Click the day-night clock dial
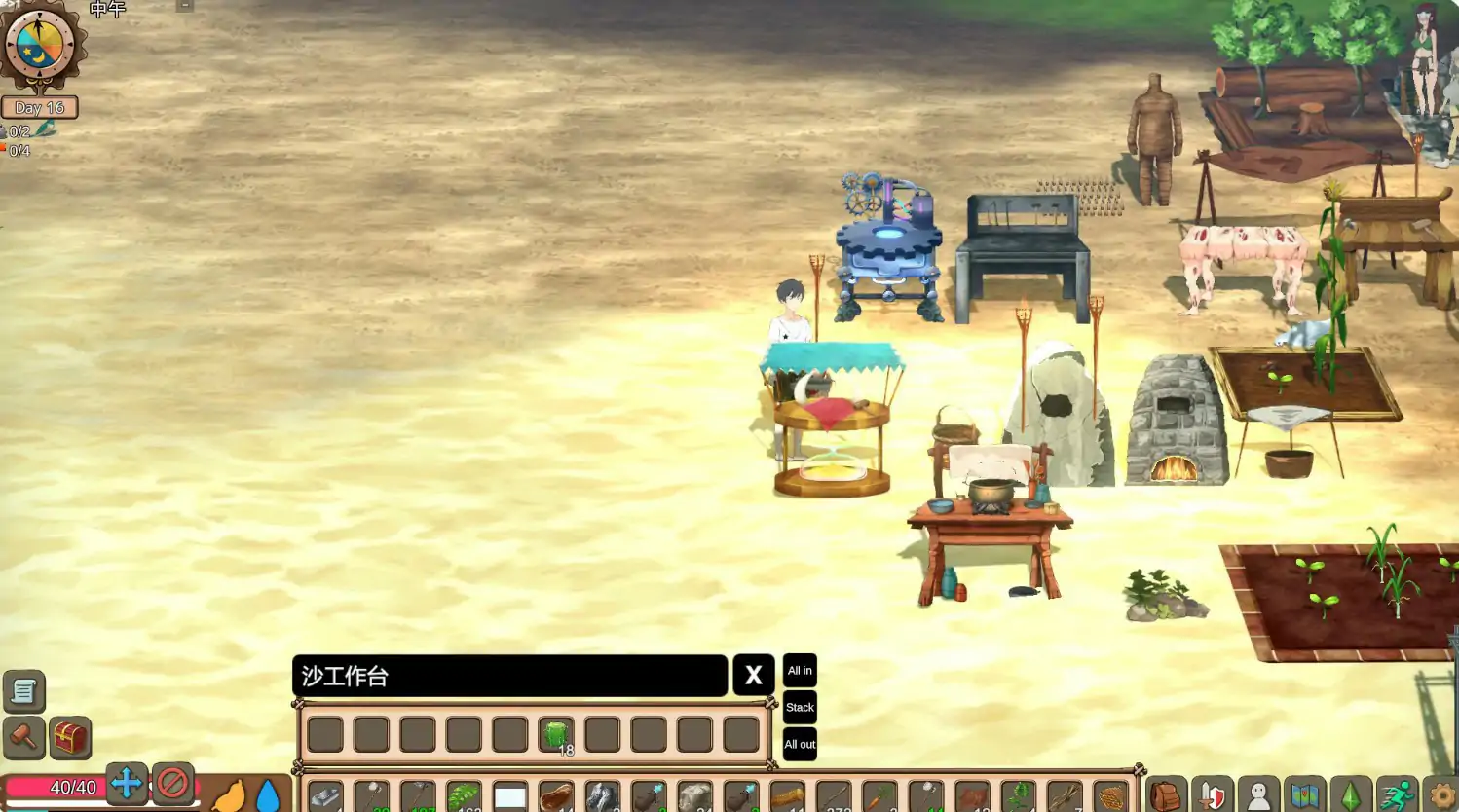 pyautogui.click(x=41, y=44)
